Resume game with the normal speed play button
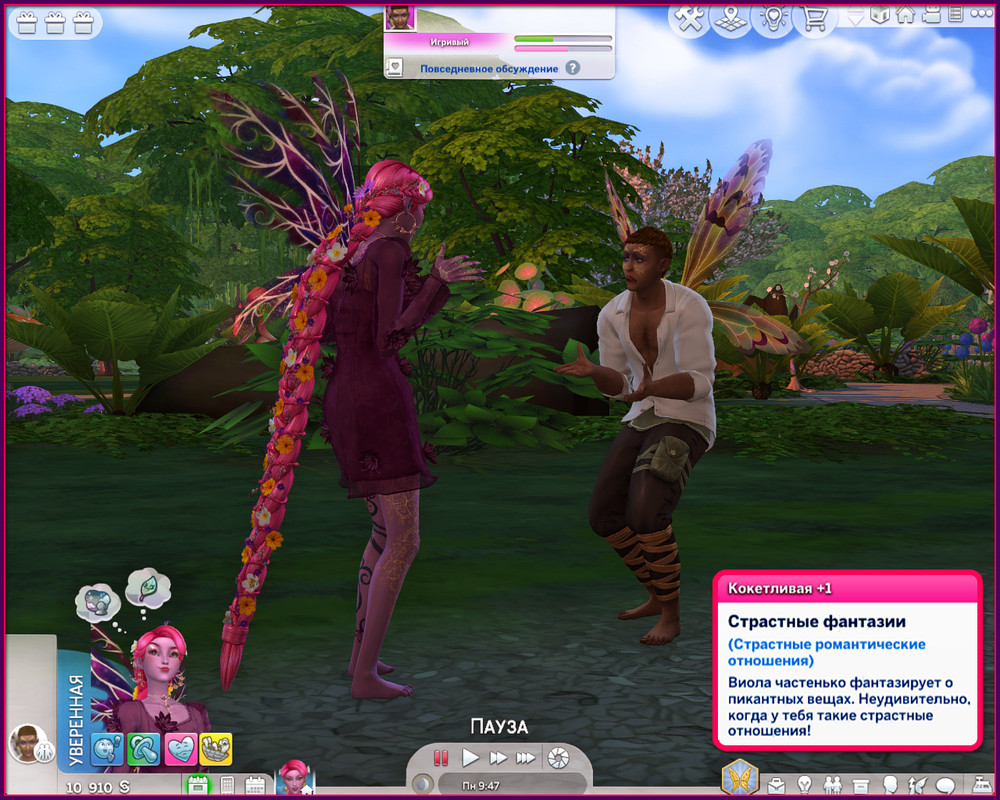This screenshot has height=800, width=1000. pos(470,758)
